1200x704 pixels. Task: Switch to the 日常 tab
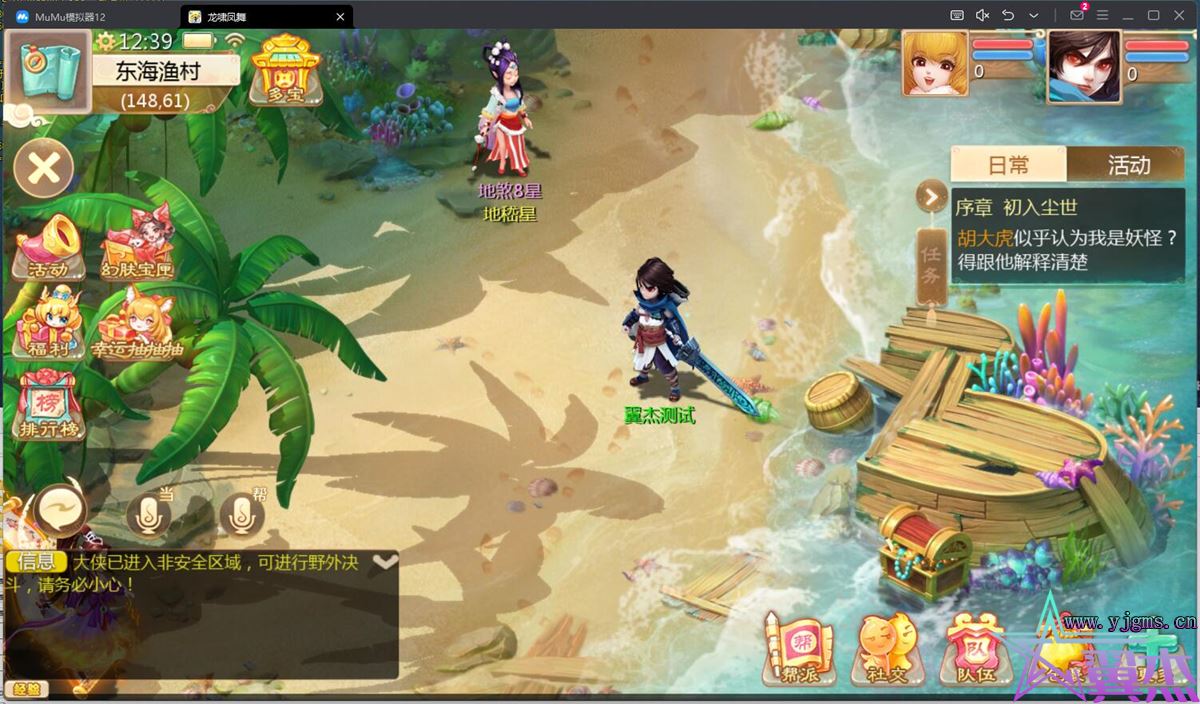tap(1008, 165)
